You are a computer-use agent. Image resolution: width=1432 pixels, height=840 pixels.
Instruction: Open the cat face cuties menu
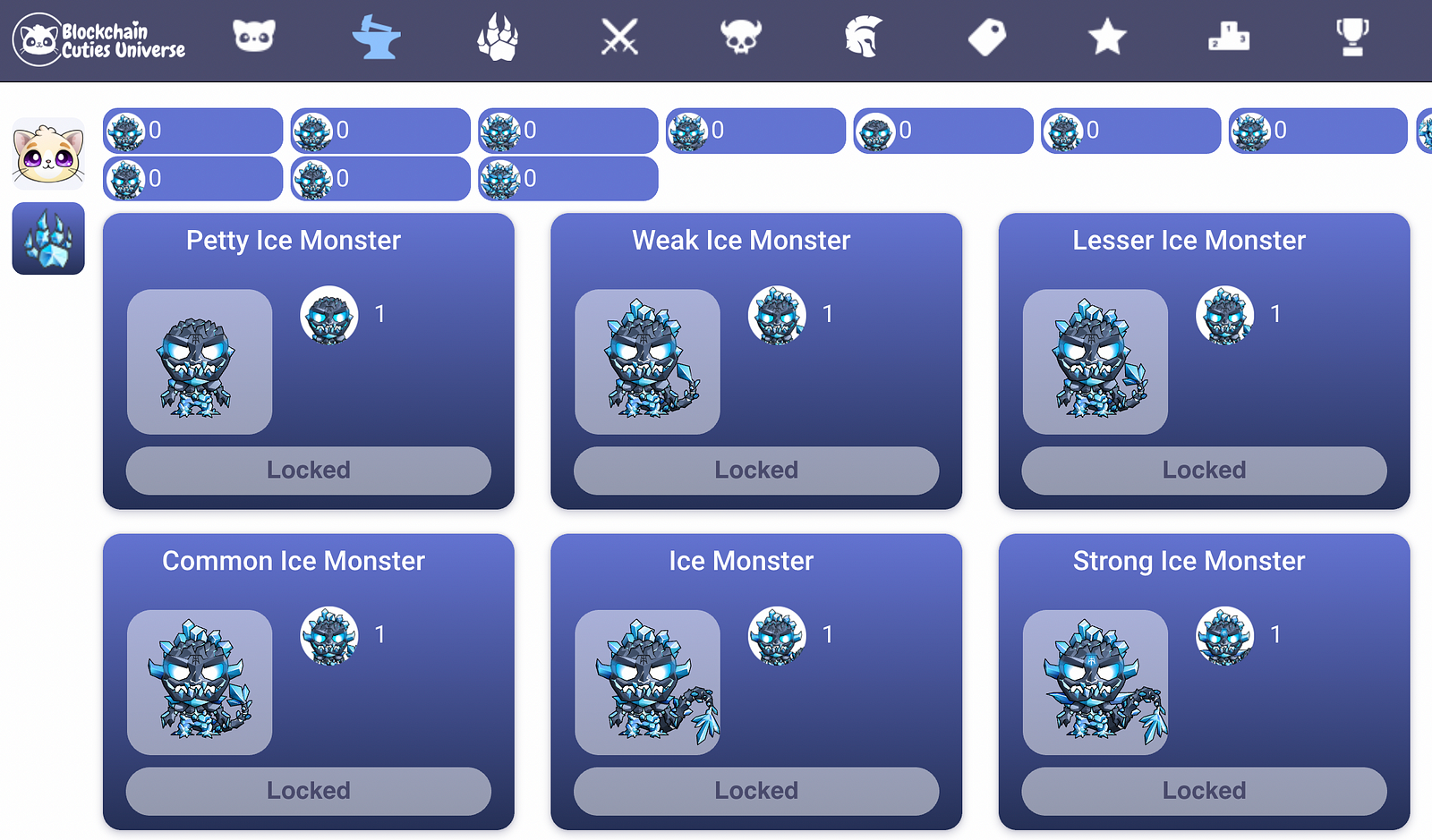click(x=253, y=38)
